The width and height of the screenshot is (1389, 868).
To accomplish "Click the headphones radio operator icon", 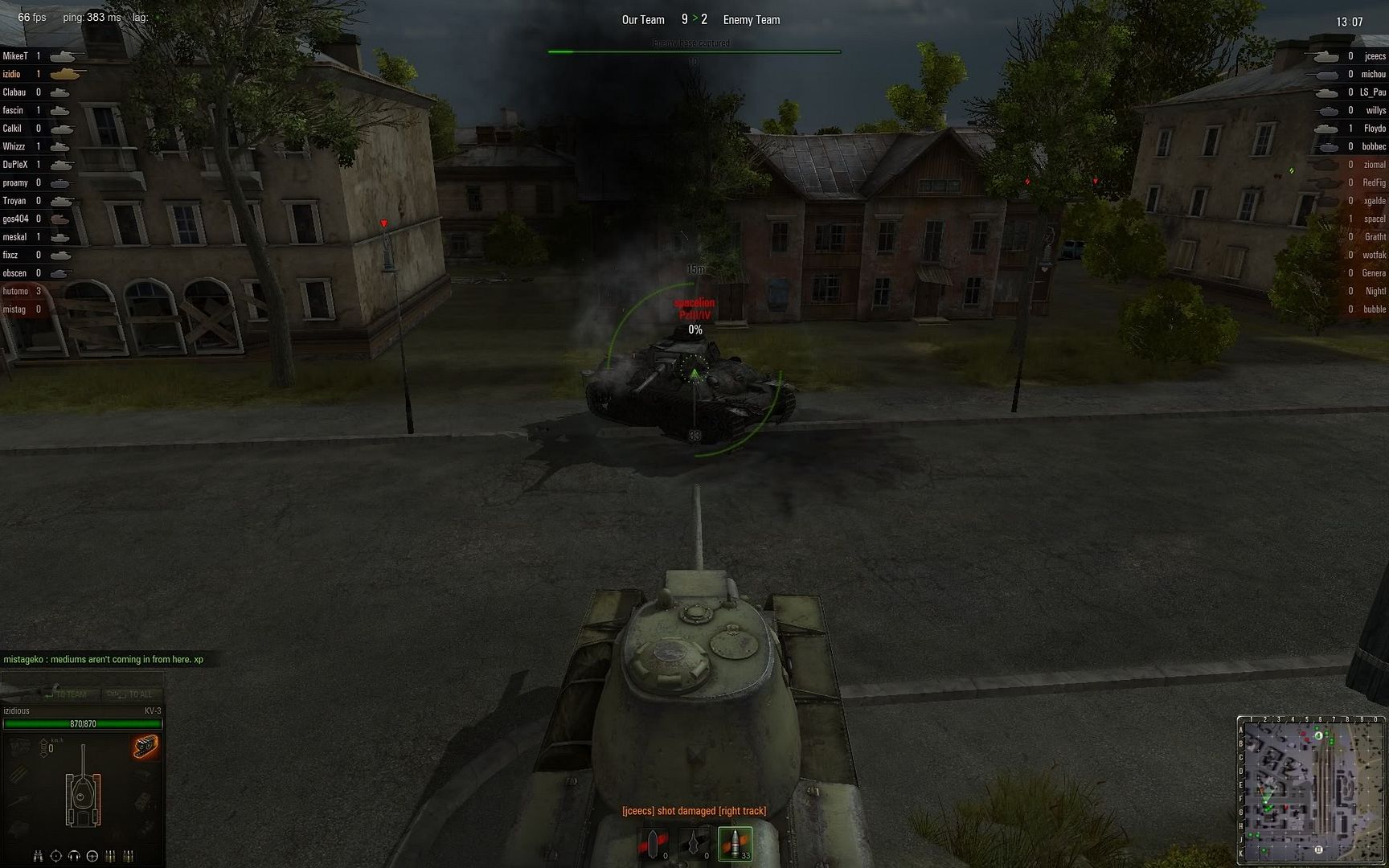I will pos(74,856).
